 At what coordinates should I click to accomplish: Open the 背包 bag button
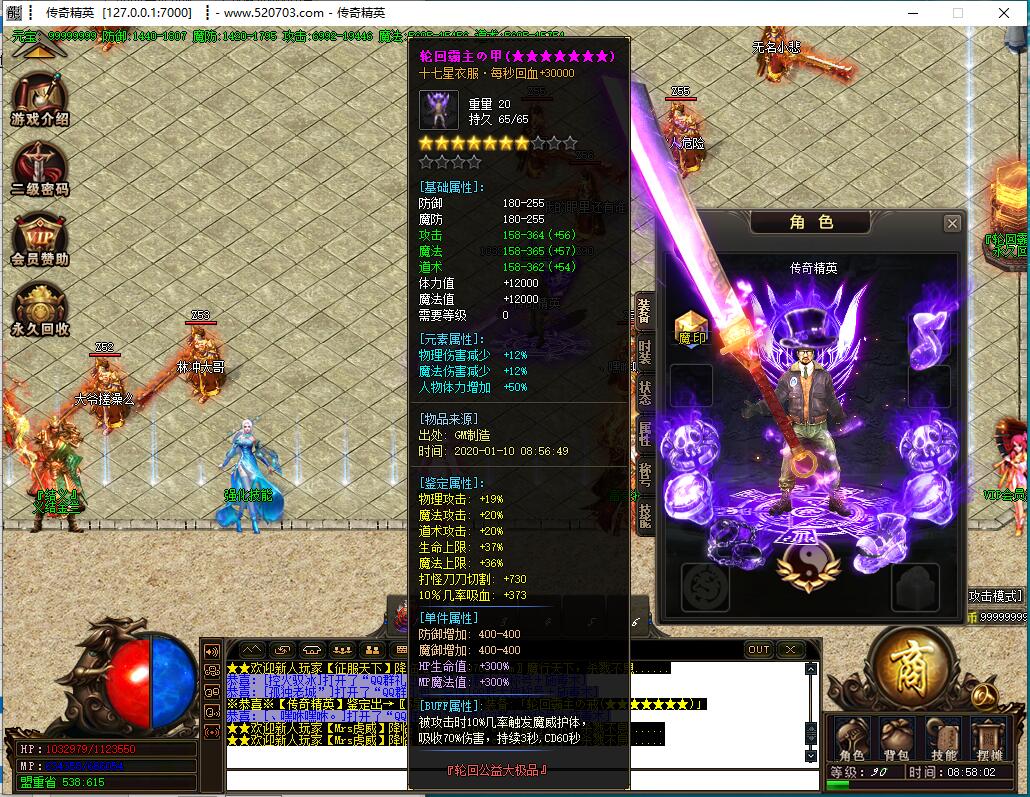pos(896,738)
